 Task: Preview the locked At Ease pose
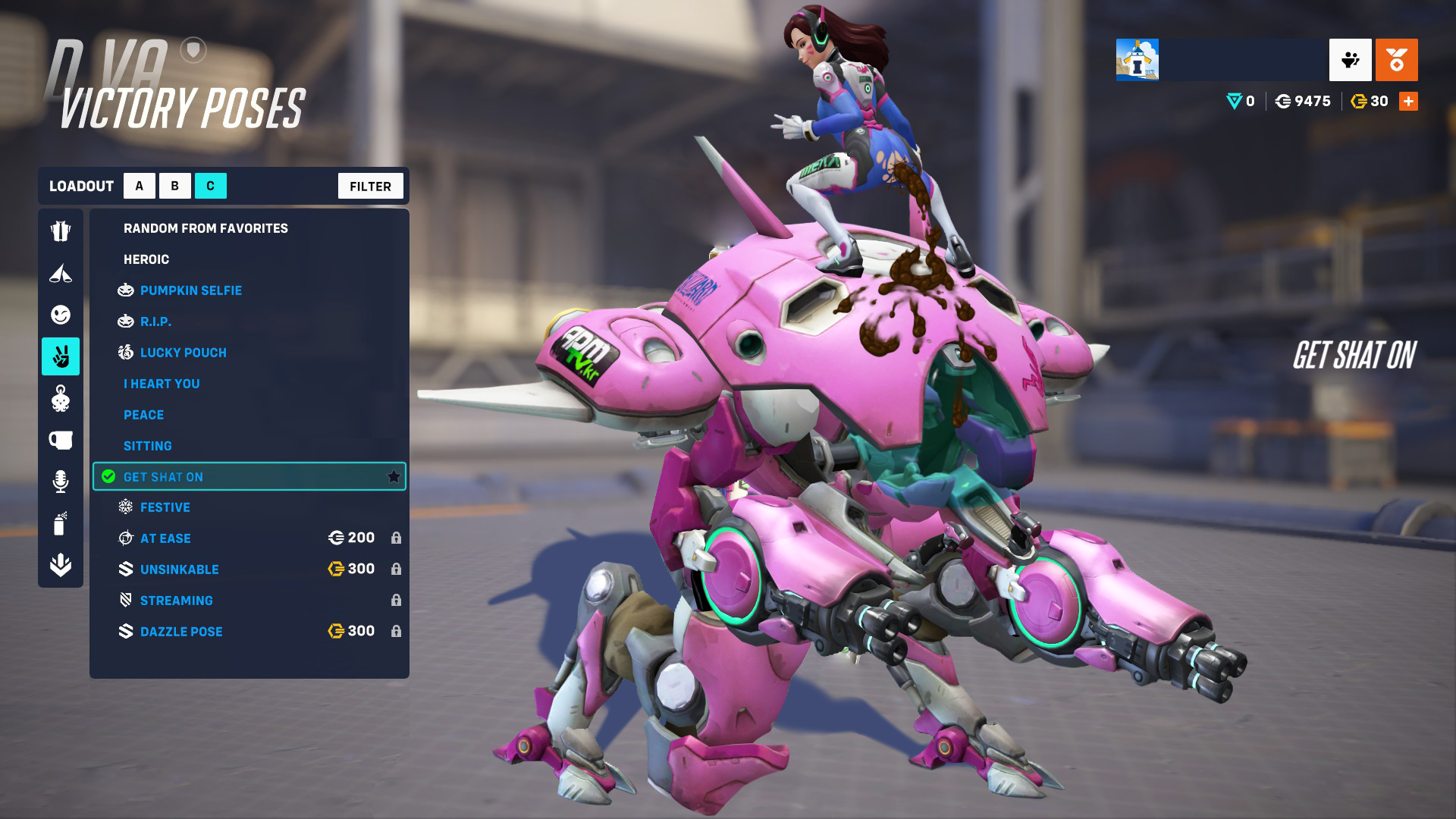tap(165, 538)
